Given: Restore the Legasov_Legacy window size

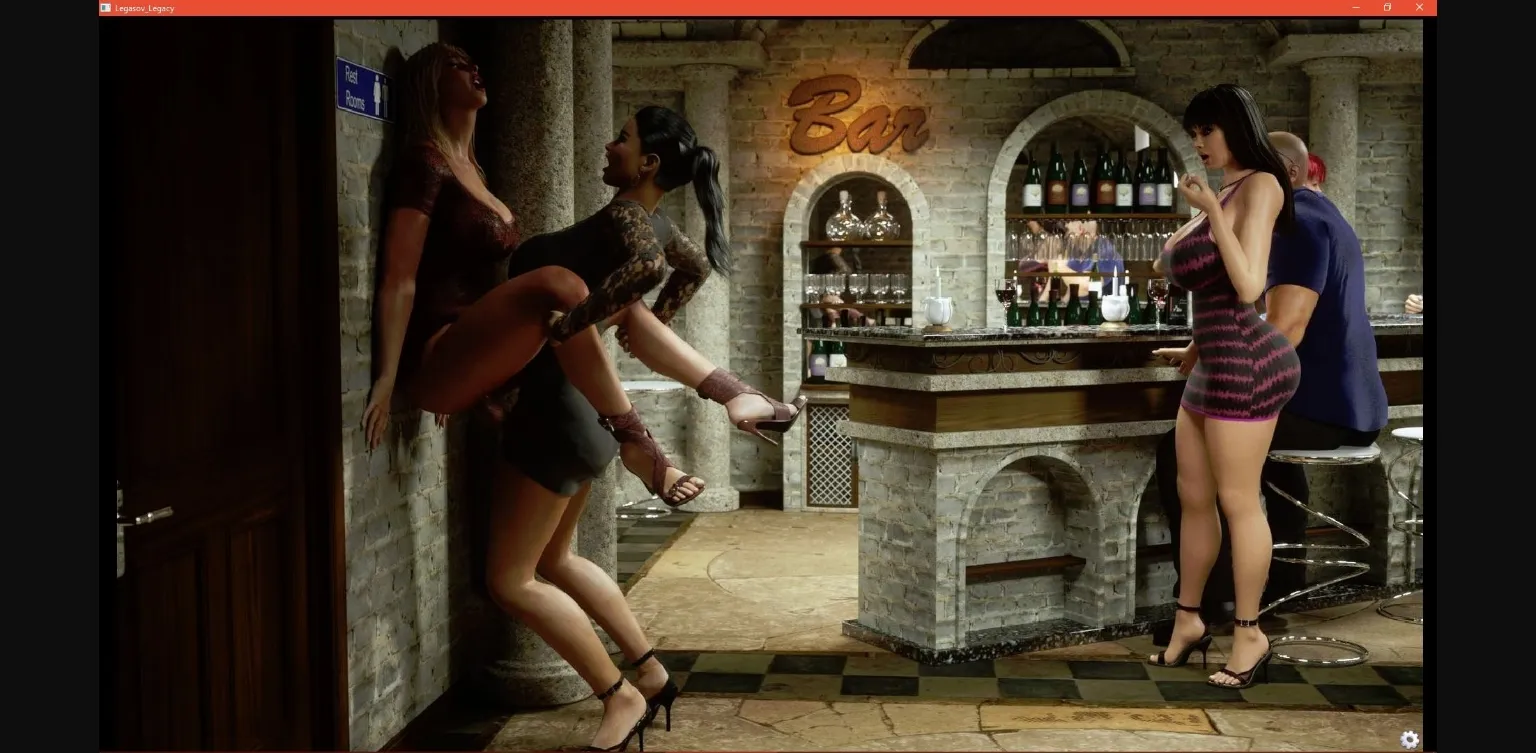Looking at the screenshot, I should [1387, 7].
